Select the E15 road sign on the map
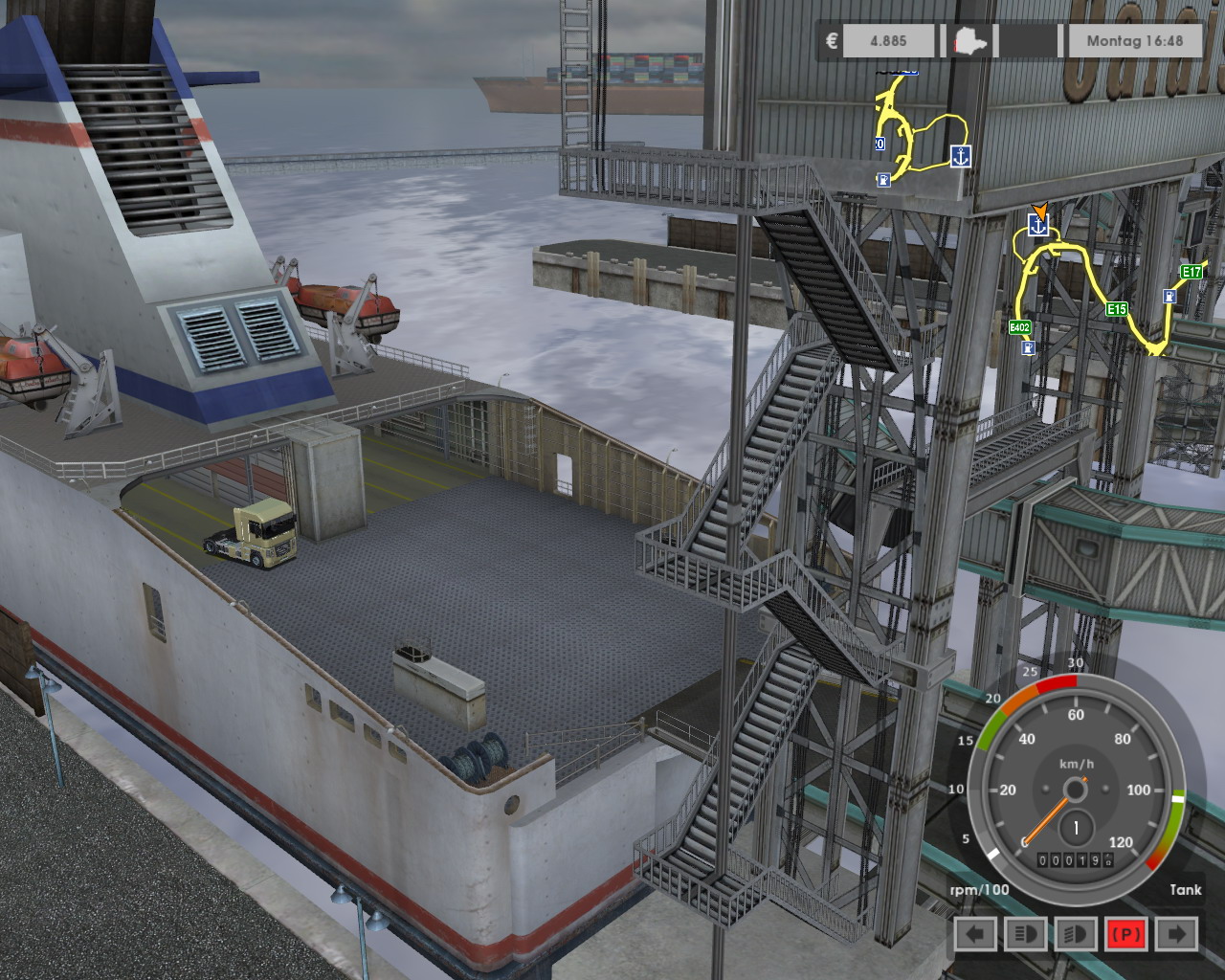 (1116, 309)
